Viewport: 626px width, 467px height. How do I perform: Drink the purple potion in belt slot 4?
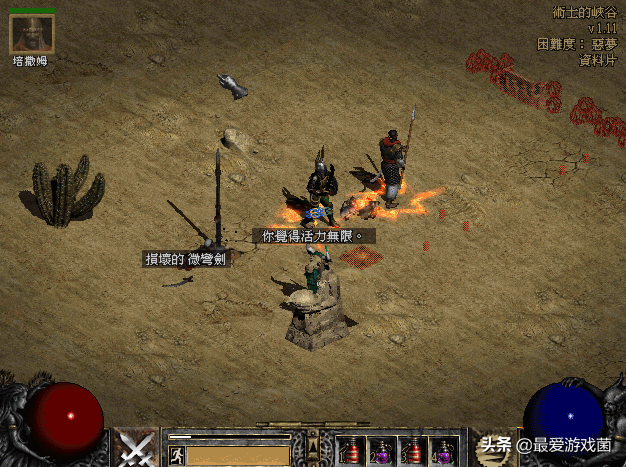point(443,451)
